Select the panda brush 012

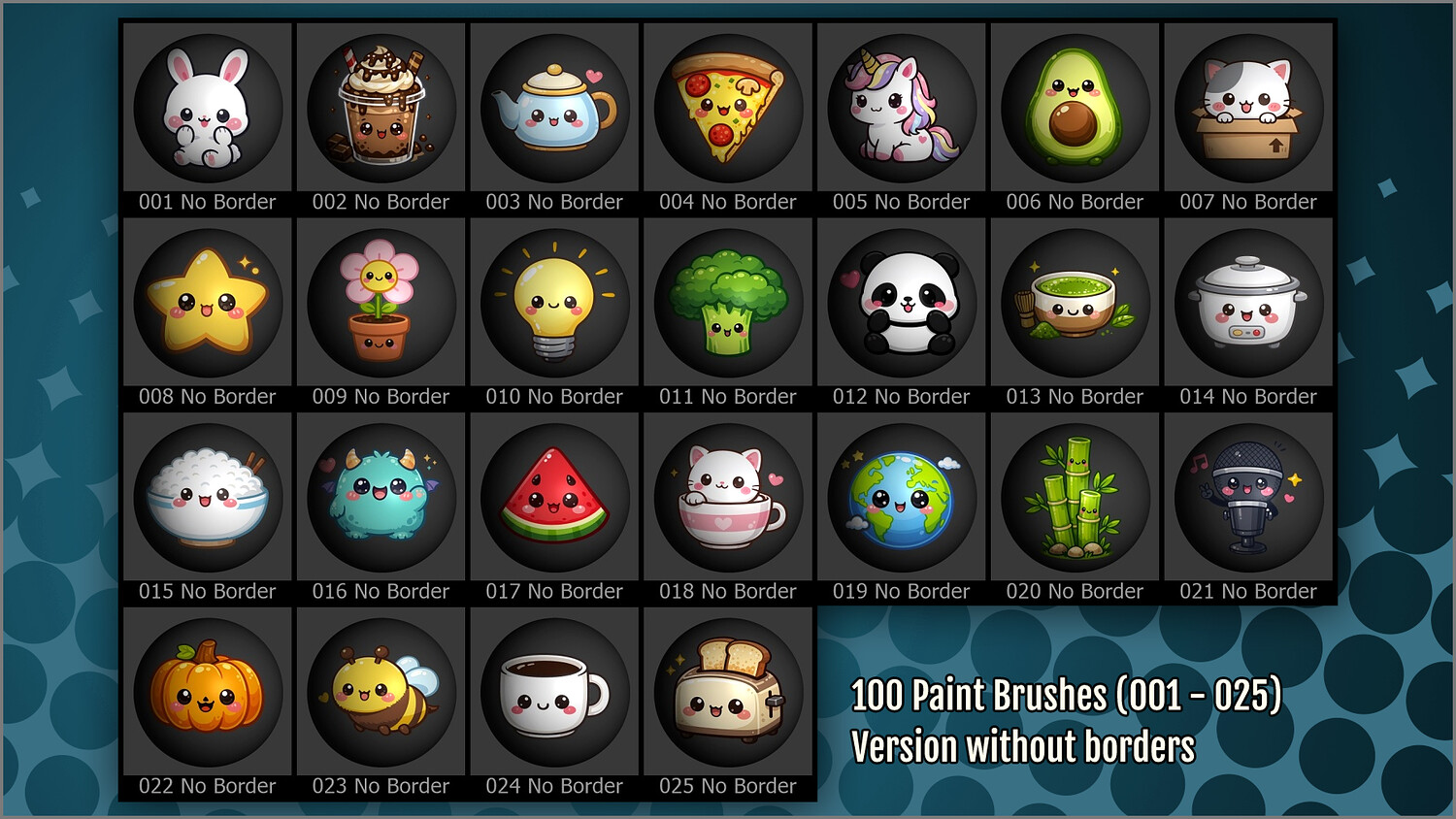[902, 304]
